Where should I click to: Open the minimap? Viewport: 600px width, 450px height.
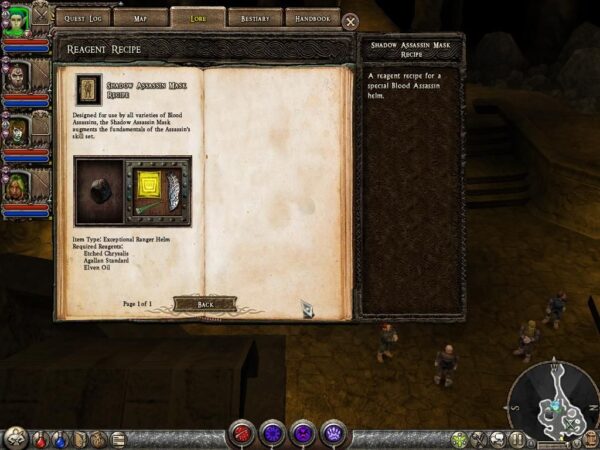[552, 400]
